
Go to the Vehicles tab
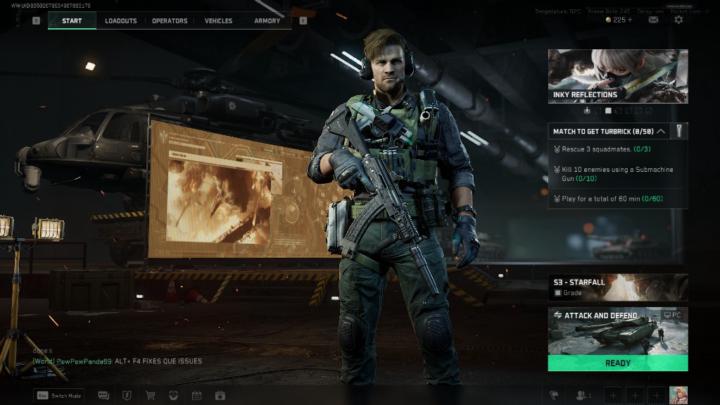click(218, 20)
